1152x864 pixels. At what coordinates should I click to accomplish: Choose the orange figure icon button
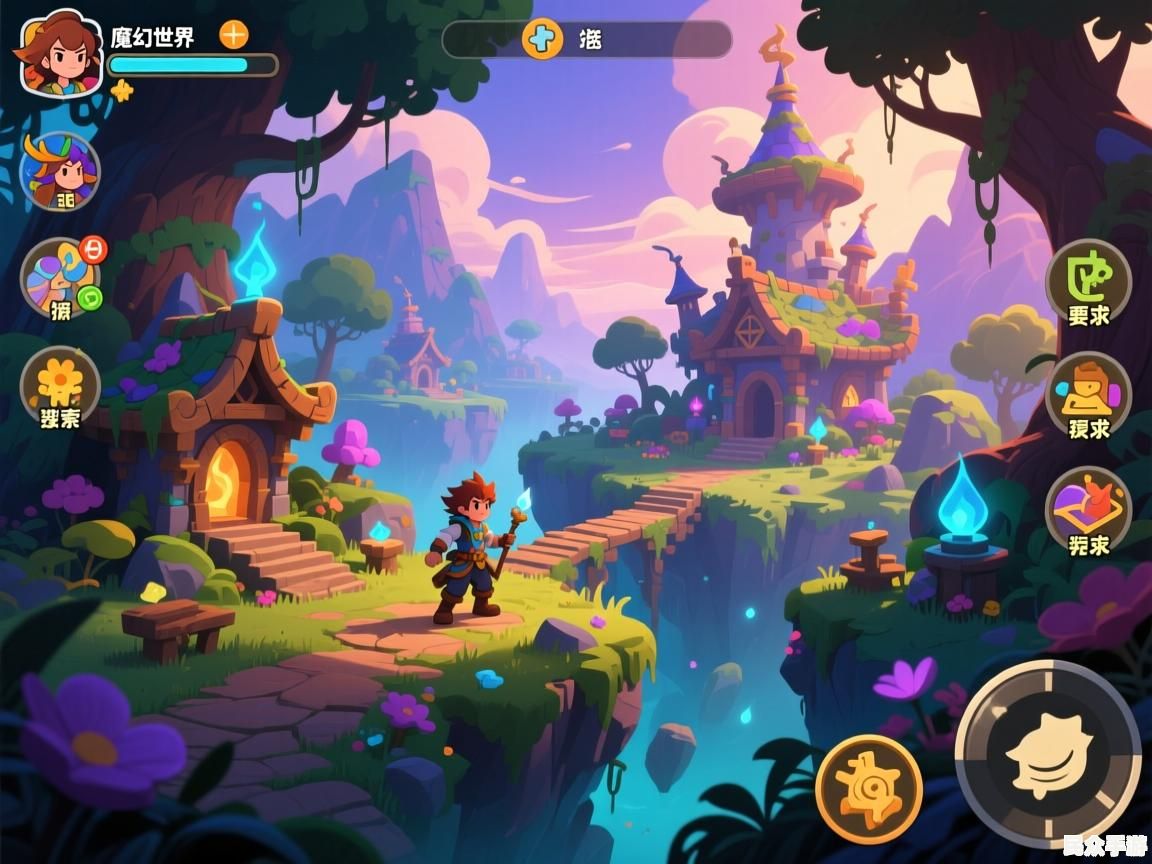(x=1088, y=396)
